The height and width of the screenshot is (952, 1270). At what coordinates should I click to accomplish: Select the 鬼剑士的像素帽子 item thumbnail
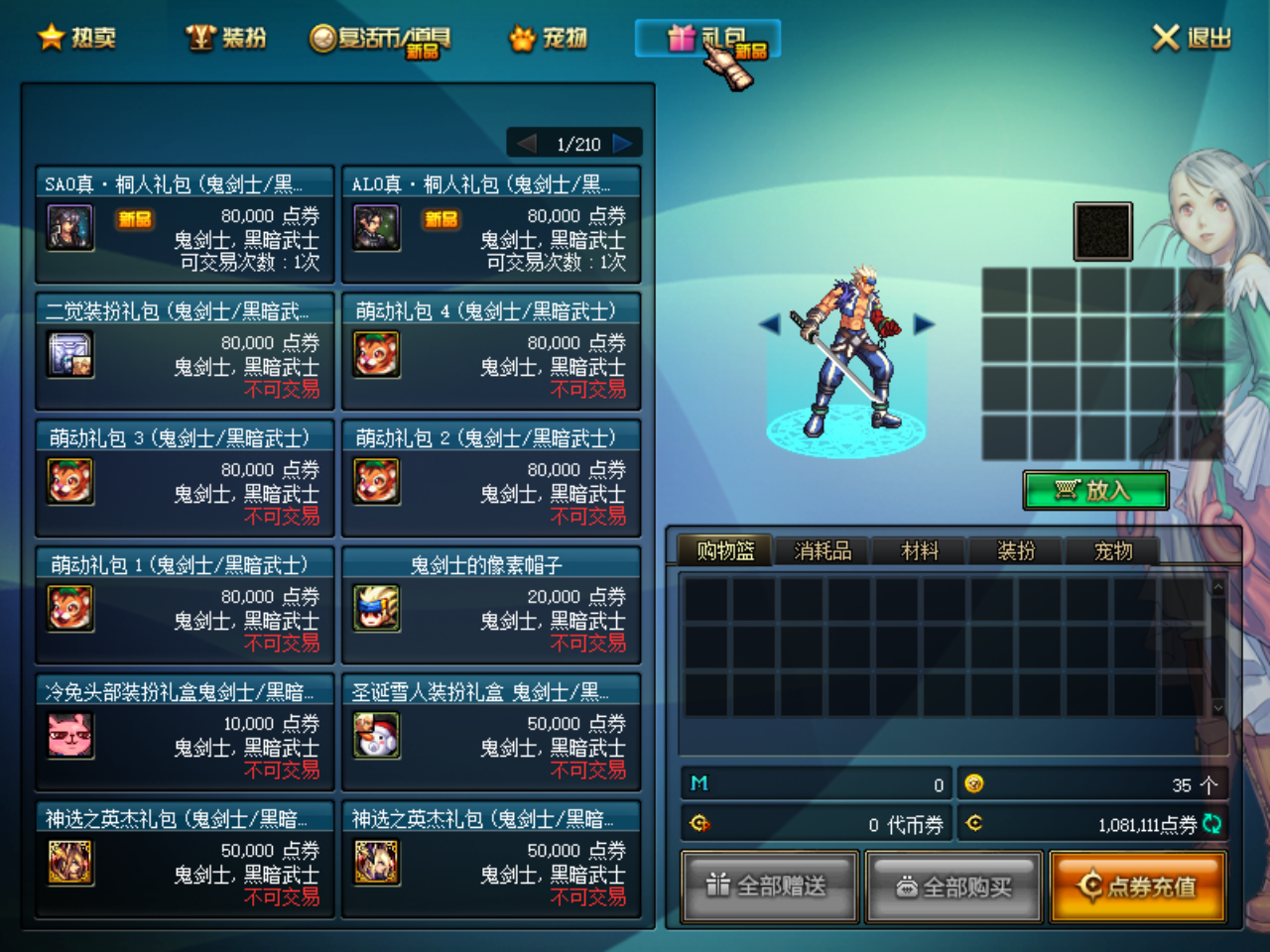(376, 608)
